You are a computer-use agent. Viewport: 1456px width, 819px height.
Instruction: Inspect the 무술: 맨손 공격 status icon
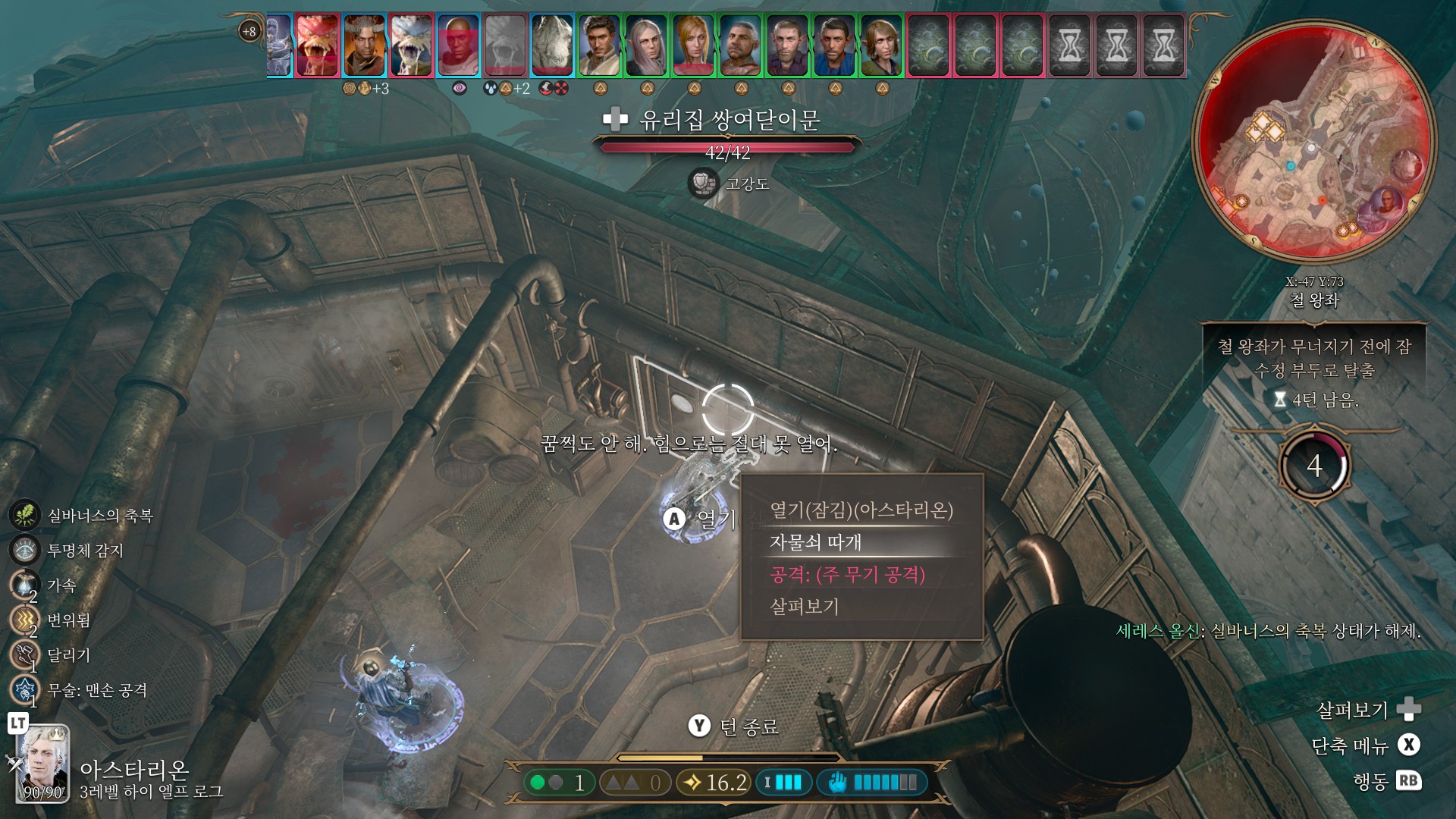click(x=24, y=689)
